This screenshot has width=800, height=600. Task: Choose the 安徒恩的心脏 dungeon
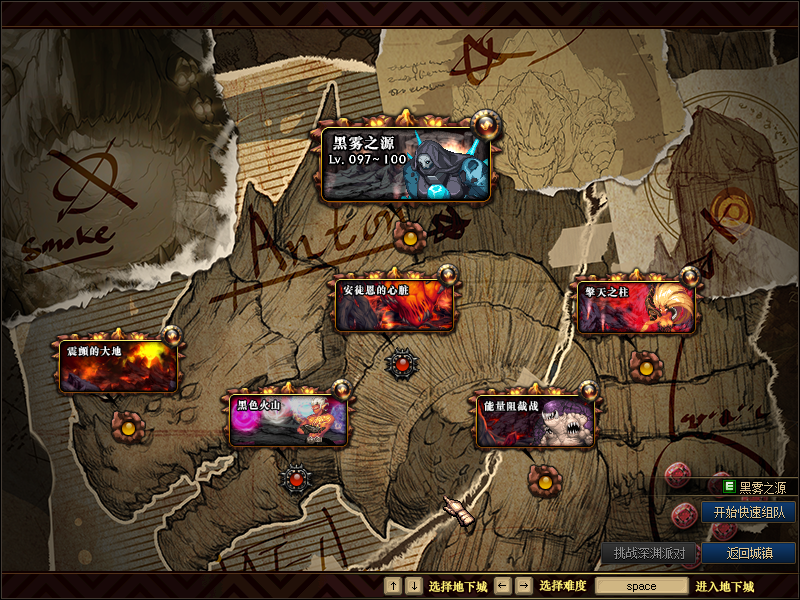pos(395,306)
